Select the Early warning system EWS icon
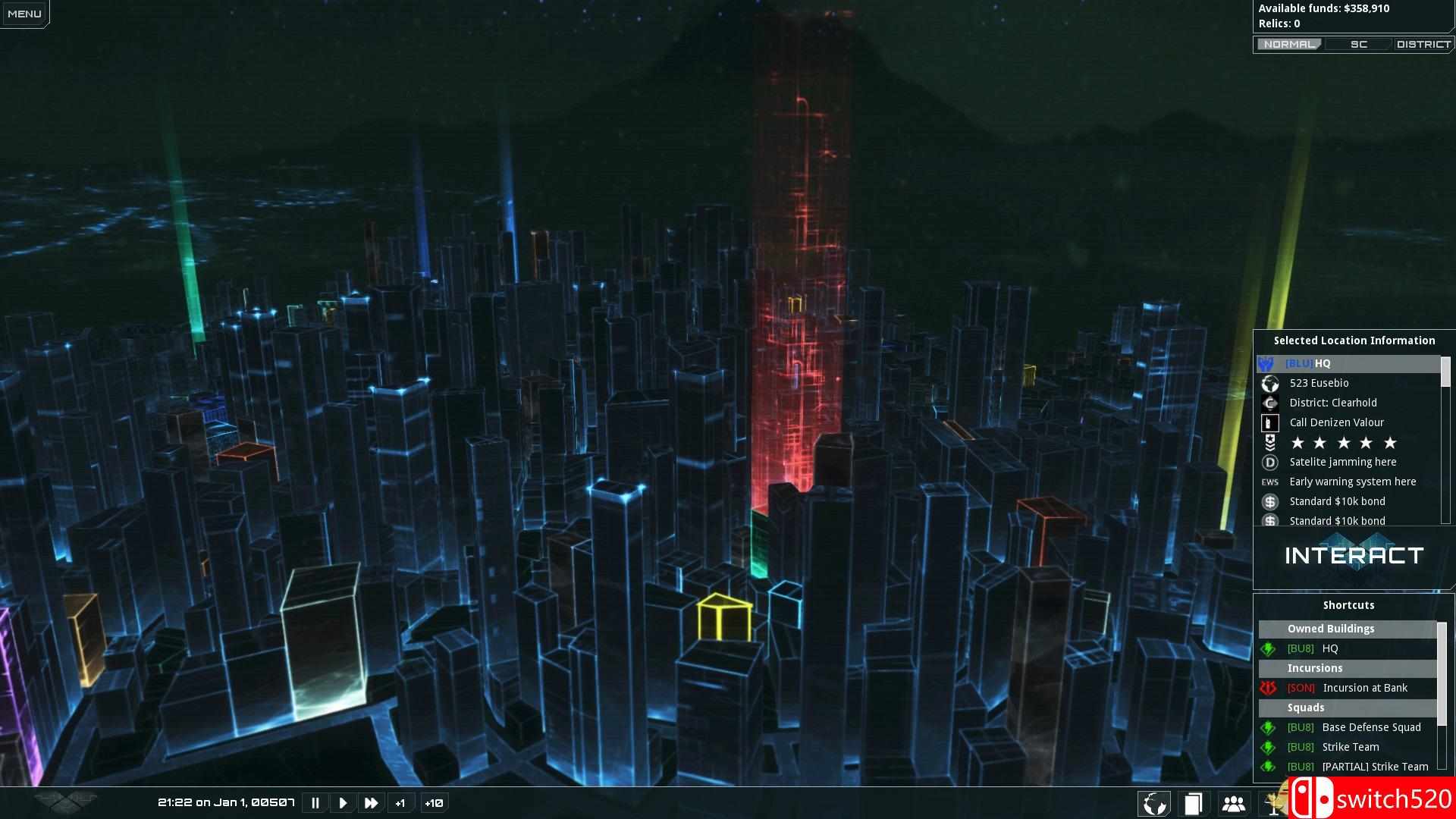This screenshot has height=819, width=1456. (x=1269, y=482)
